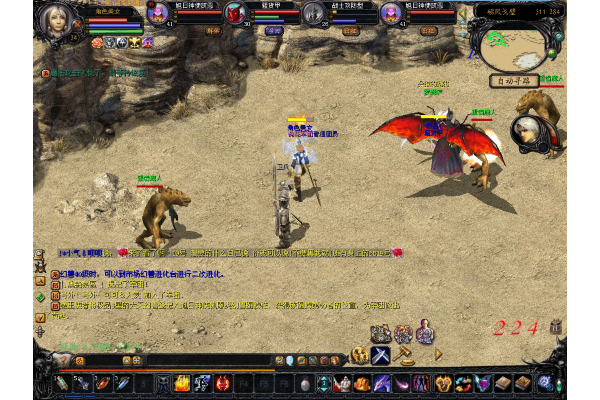Open the brown book icon in hotbar
Image resolution: width=600 pixels, height=400 pixels.
click(503, 383)
